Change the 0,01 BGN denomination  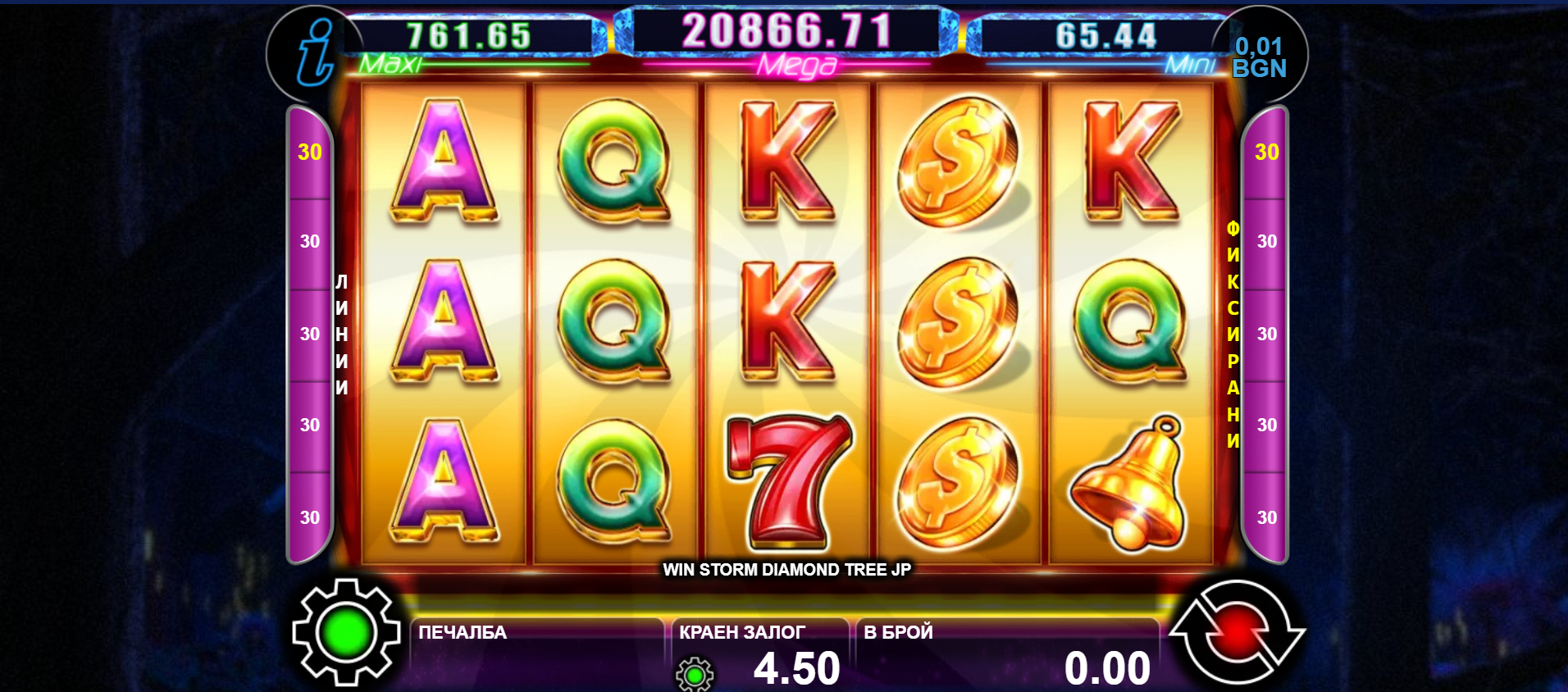click(x=1259, y=57)
